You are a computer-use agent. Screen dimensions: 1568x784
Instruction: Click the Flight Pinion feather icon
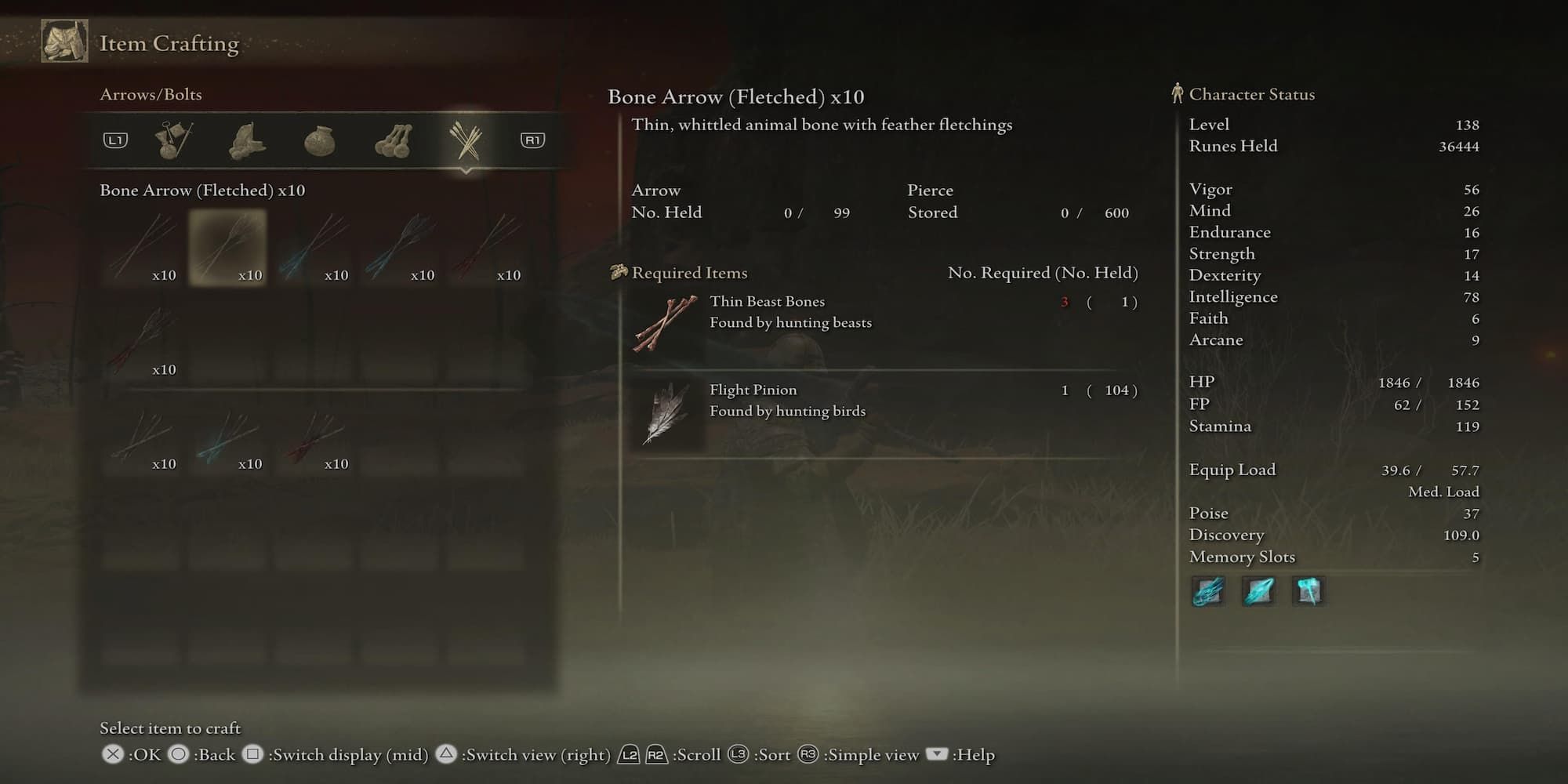668,413
